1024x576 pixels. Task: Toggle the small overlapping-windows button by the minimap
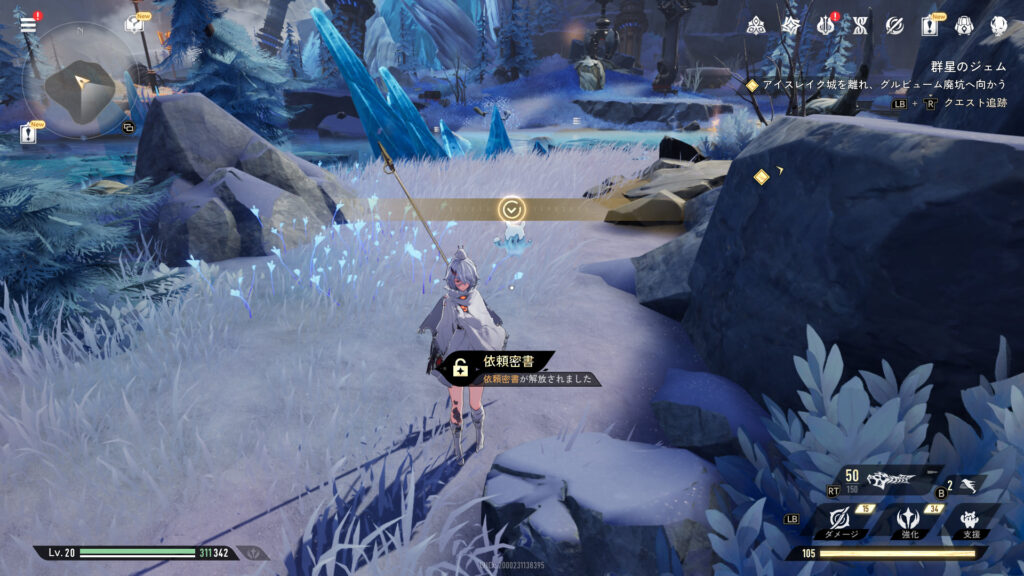tap(128, 127)
